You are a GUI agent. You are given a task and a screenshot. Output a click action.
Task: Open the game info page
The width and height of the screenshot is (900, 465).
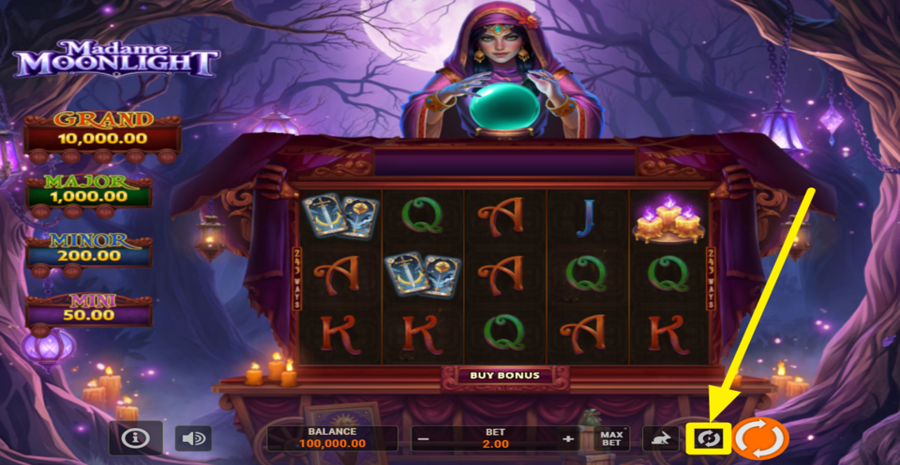coord(136,438)
